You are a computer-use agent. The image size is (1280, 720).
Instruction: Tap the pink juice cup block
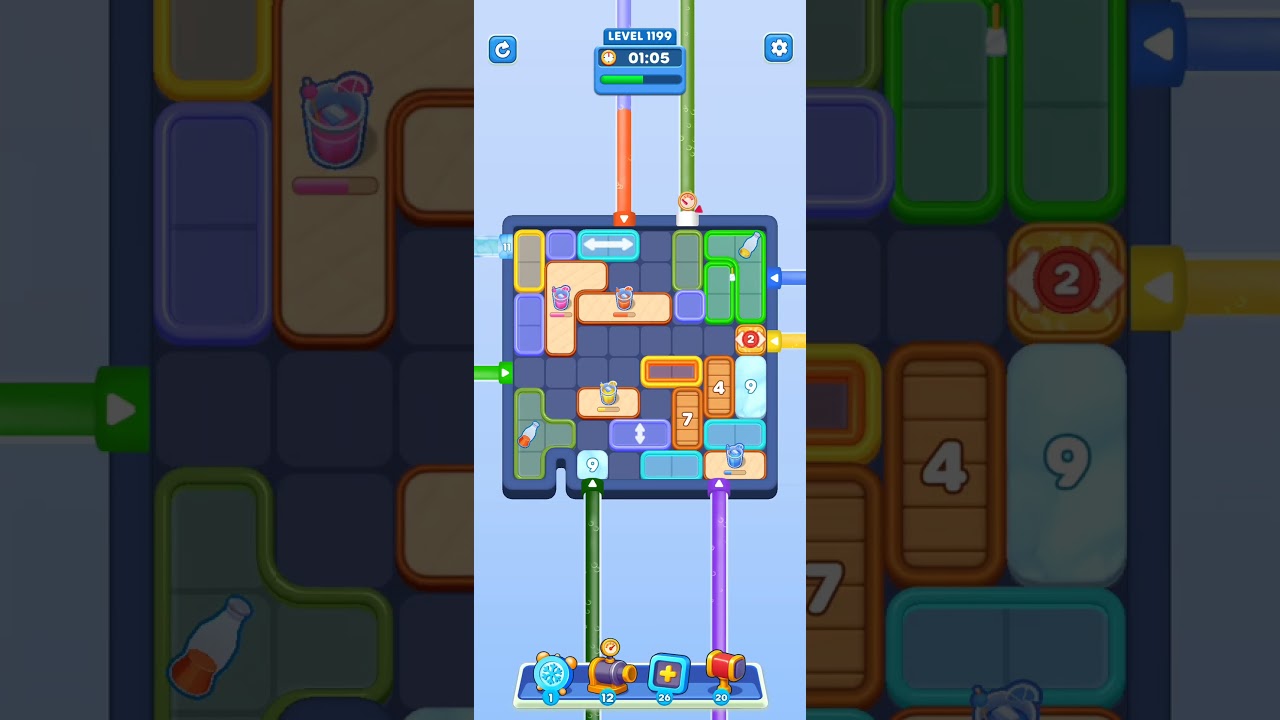[x=561, y=298]
